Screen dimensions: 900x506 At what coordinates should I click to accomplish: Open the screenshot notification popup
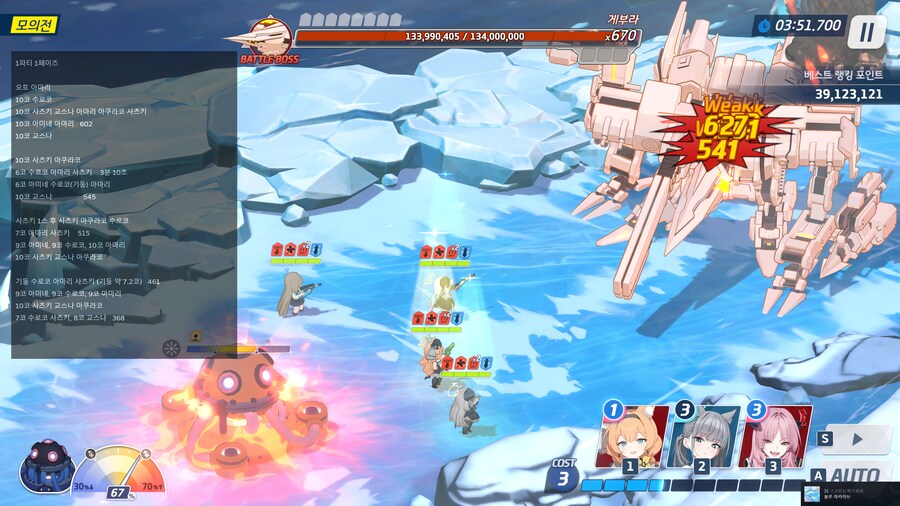coord(849,494)
